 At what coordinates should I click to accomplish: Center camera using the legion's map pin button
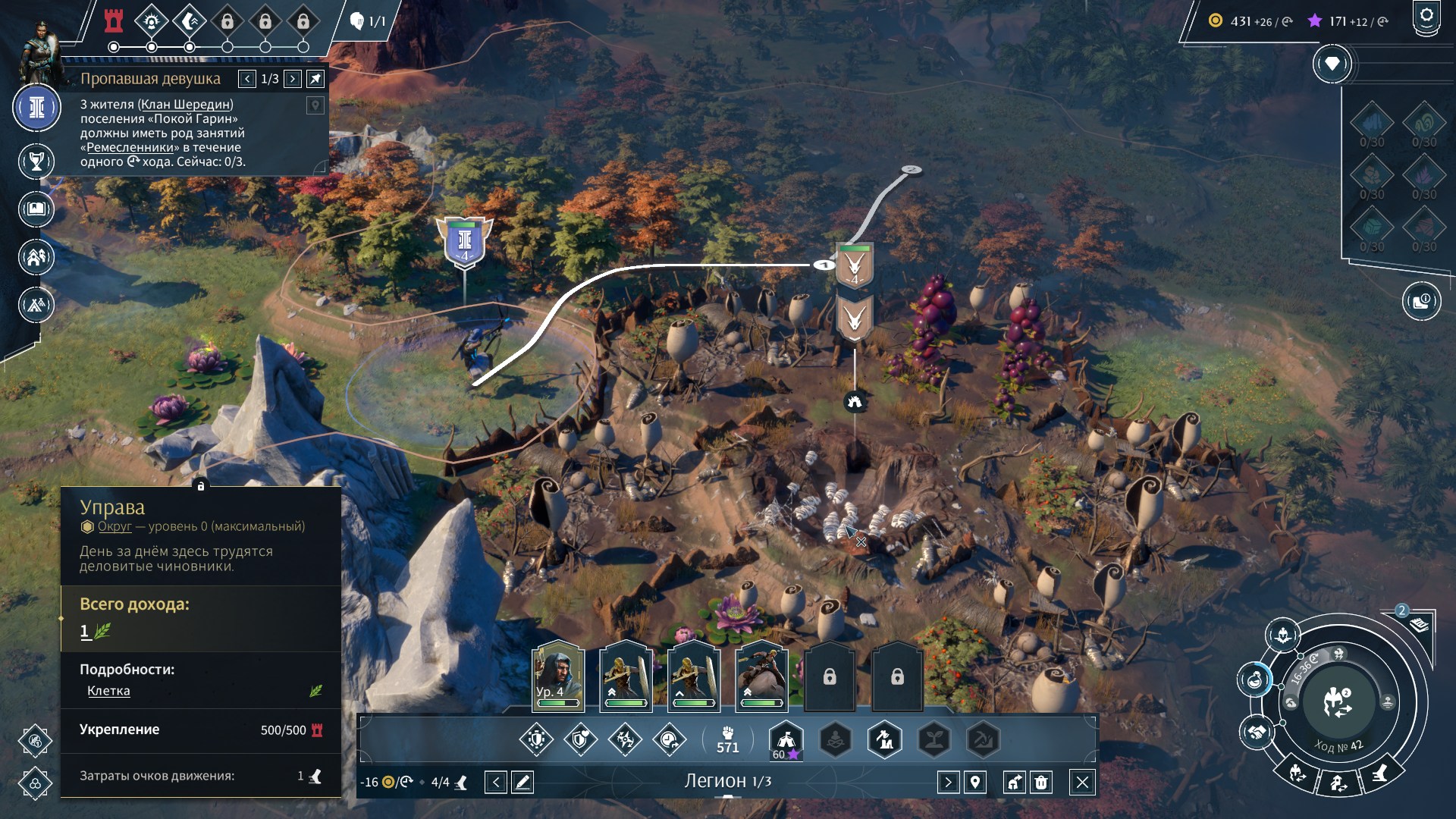point(975,782)
